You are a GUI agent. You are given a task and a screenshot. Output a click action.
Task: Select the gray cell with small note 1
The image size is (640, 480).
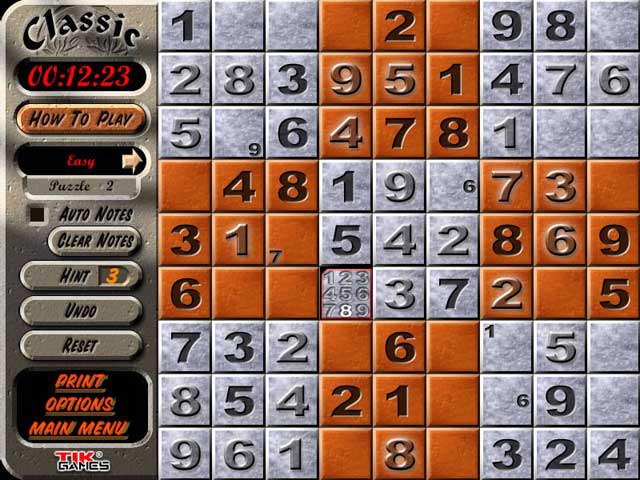coord(506,347)
